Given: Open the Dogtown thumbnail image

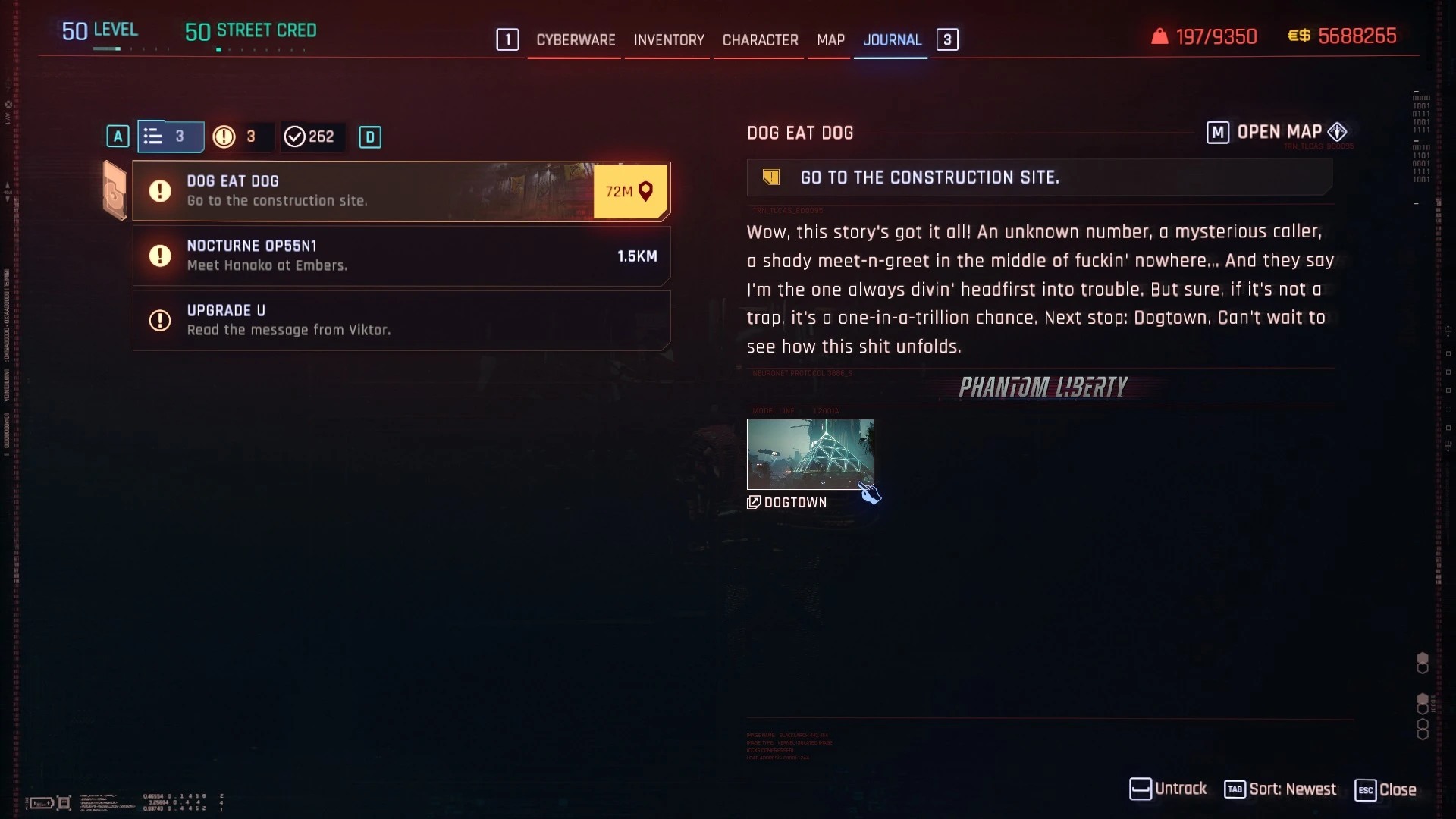Looking at the screenshot, I should (810, 453).
